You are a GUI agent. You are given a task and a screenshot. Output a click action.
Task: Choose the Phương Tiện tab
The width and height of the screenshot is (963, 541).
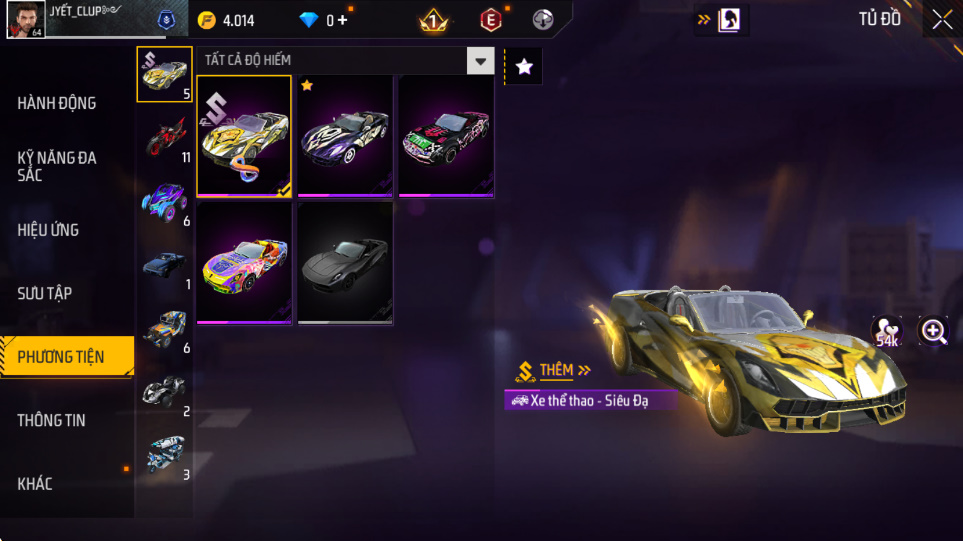click(61, 357)
